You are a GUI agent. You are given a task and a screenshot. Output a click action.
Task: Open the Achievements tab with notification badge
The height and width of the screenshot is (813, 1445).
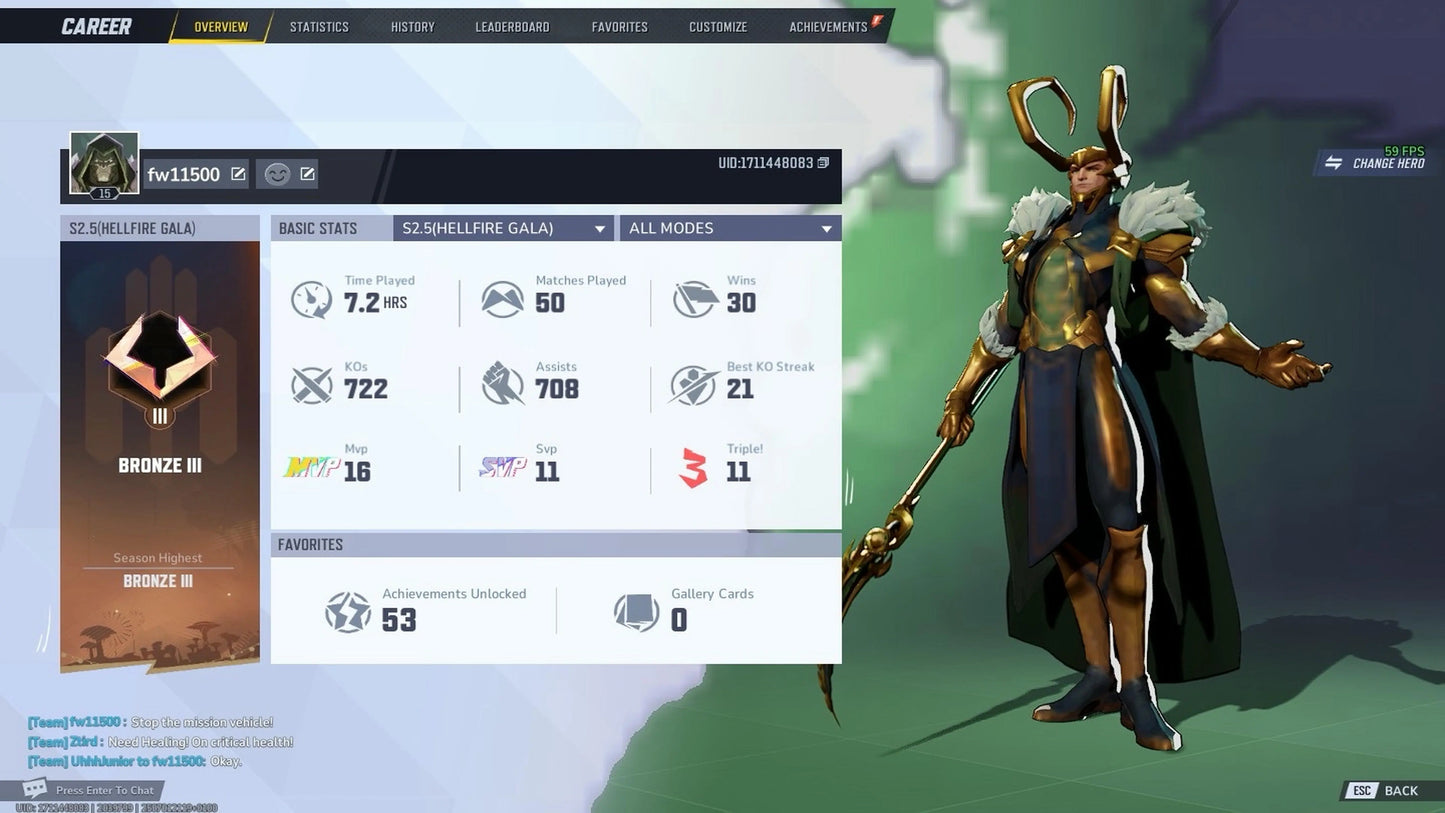pyautogui.click(x=826, y=27)
